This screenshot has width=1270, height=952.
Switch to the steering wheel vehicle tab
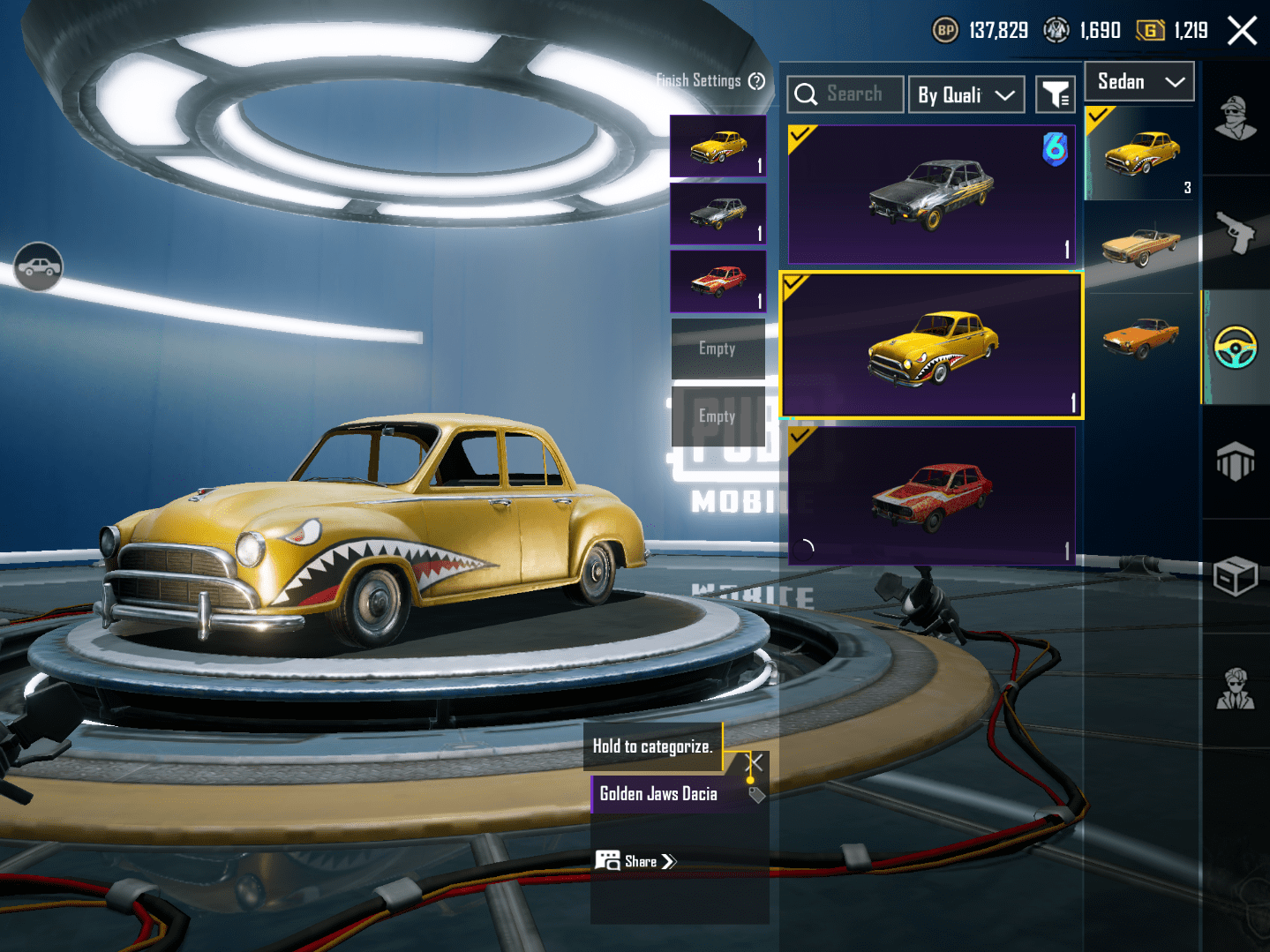tap(1236, 347)
